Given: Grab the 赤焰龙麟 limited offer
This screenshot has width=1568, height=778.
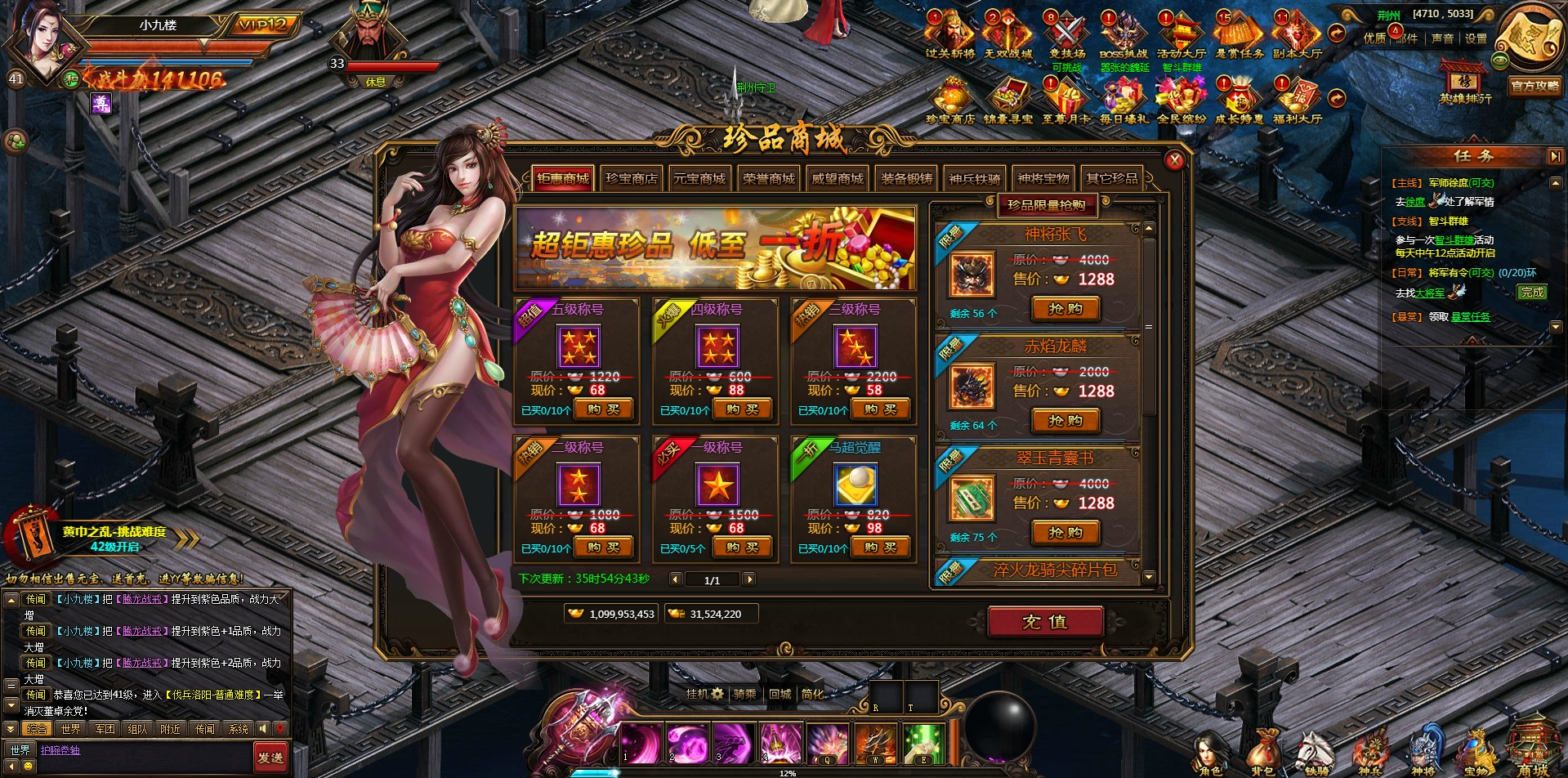Looking at the screenshot, I should [1065, 421].
